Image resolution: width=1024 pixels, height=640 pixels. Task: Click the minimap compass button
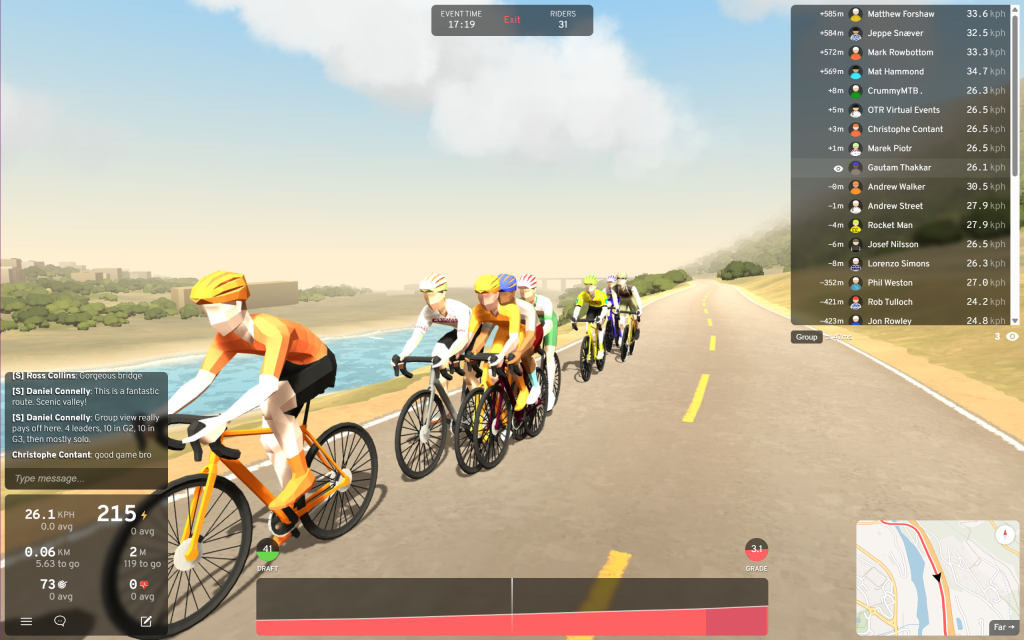pyautogui.click(x=1005, y=535)
